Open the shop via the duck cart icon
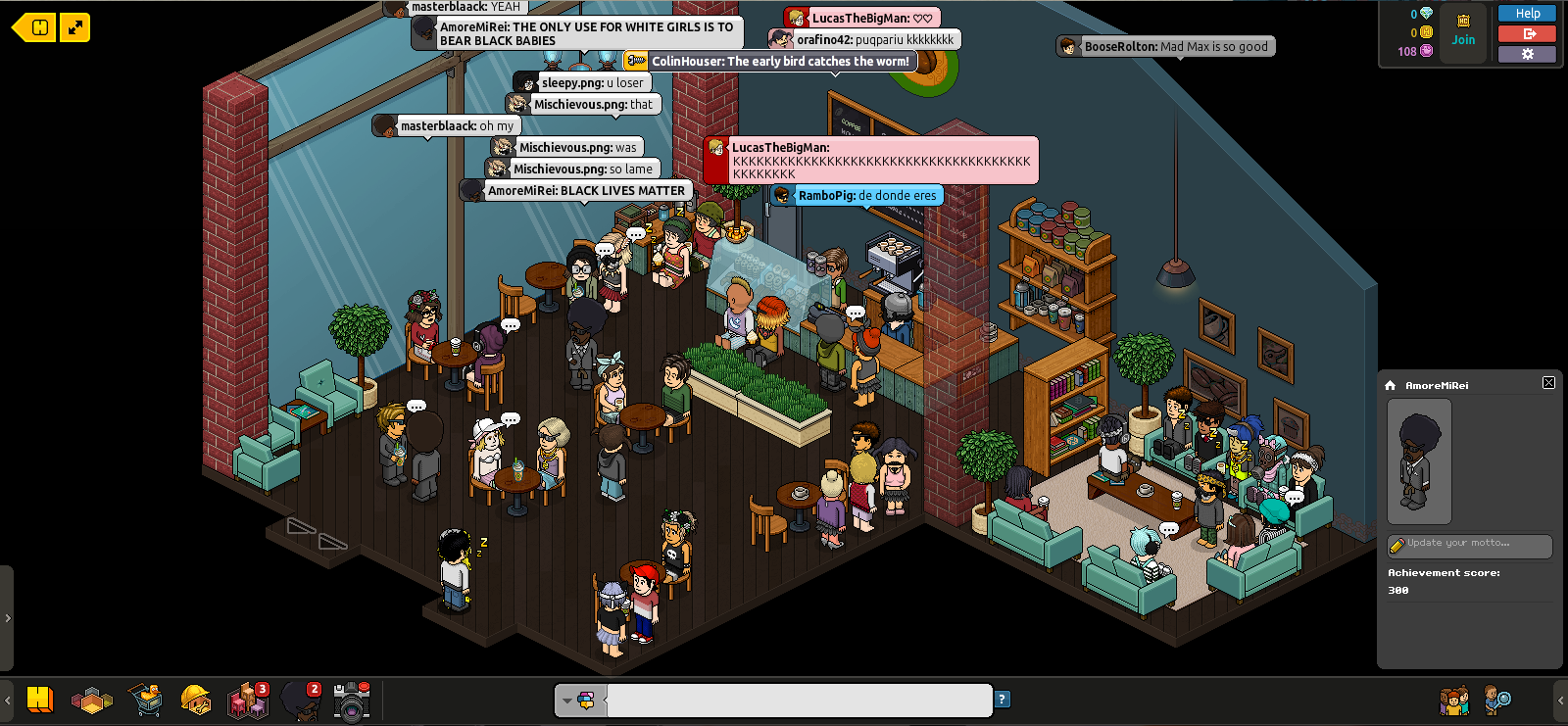This screenshot has width=1568, height=726. click(145, 700)
